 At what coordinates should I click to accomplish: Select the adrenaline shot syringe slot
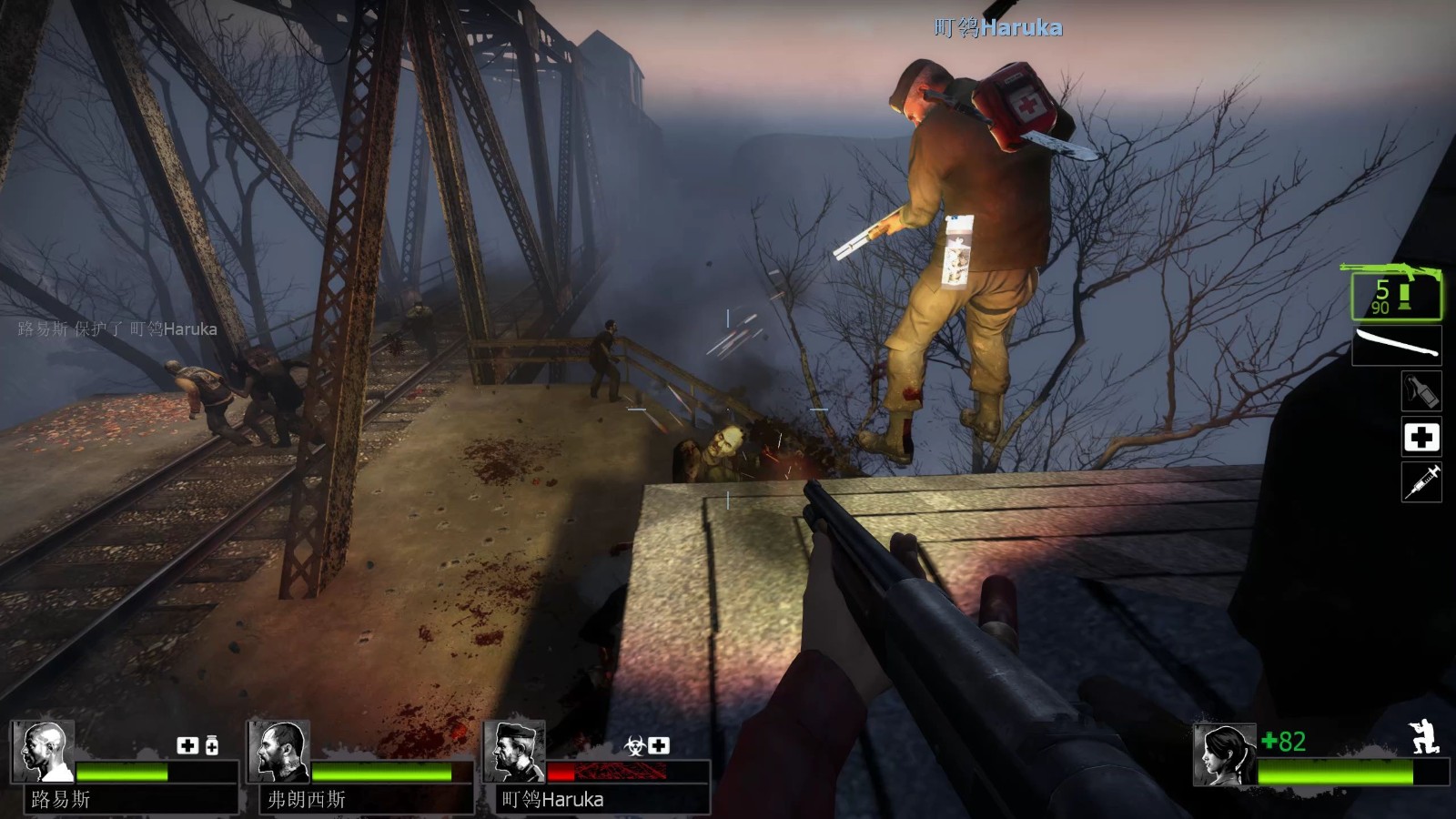click(1421, 481)
